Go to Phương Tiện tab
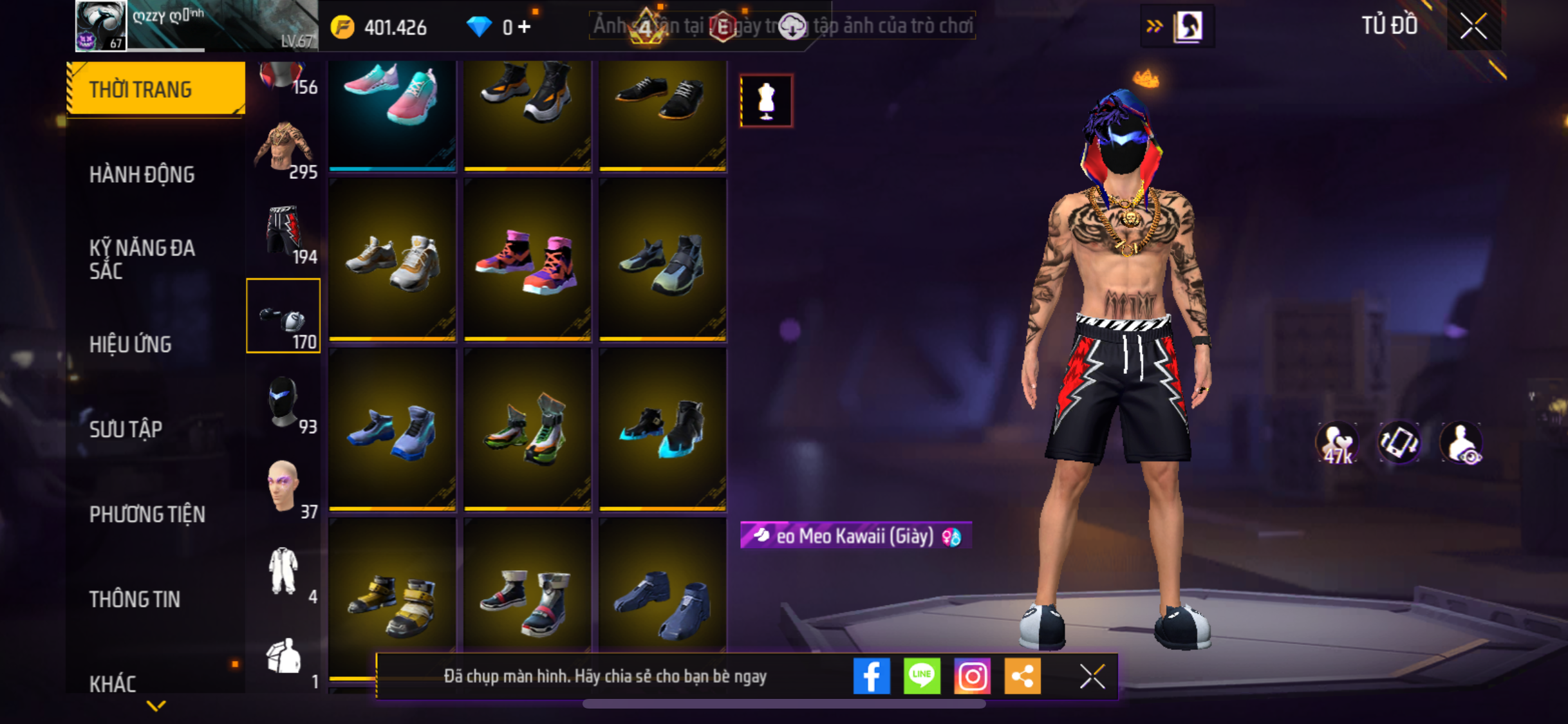The width and height of the screenshot is (1568, 724). click(x=147, y=514)
